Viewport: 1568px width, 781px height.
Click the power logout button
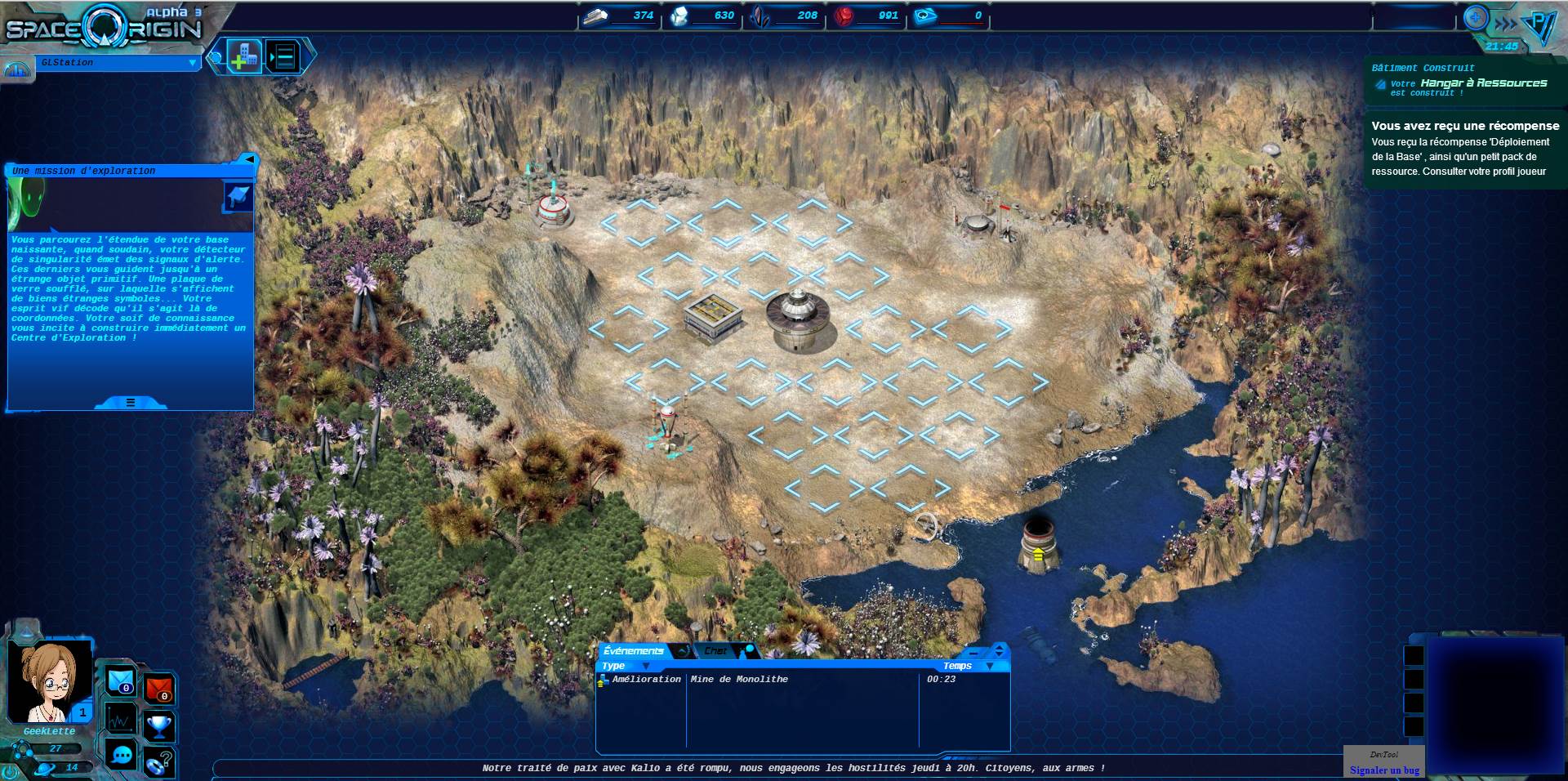(x=11, y=771)
